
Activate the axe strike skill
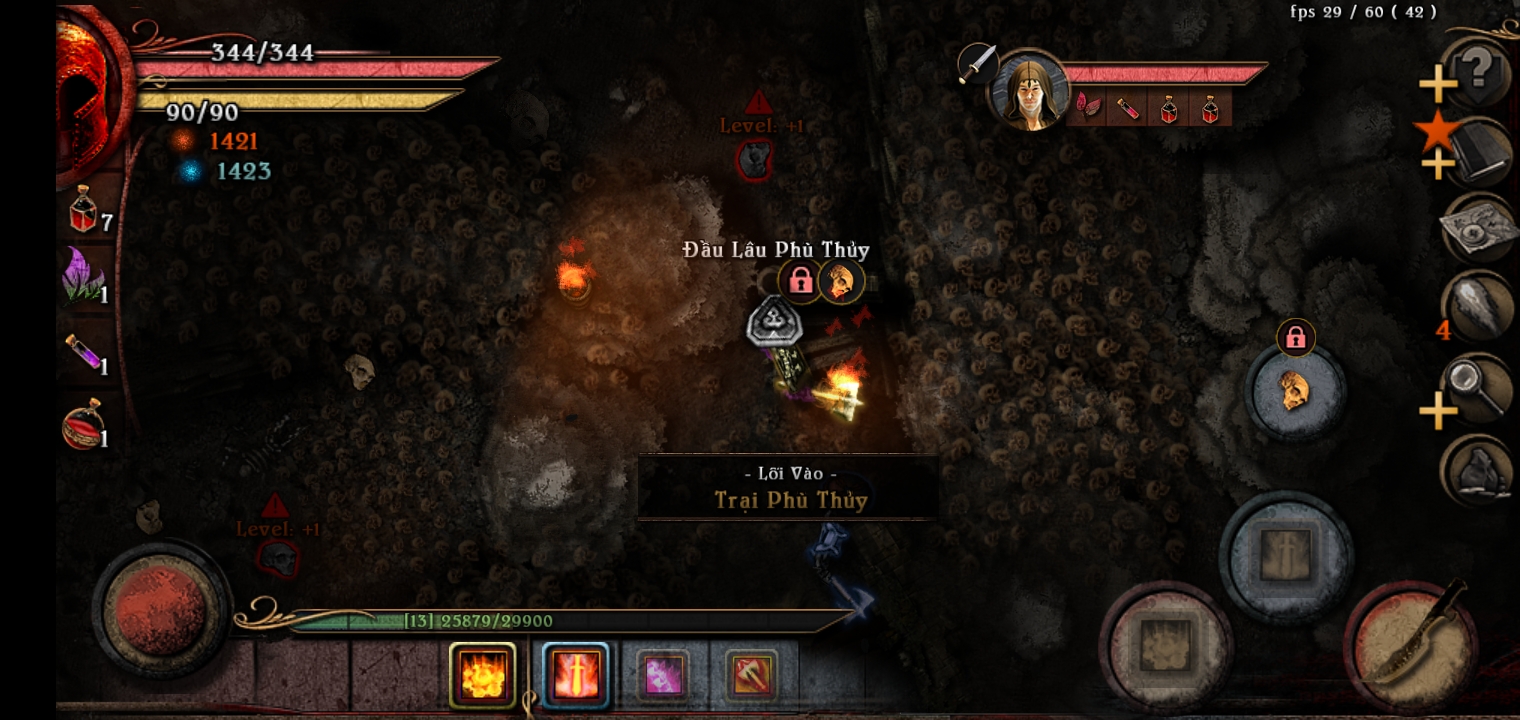[x=750, y=675]
